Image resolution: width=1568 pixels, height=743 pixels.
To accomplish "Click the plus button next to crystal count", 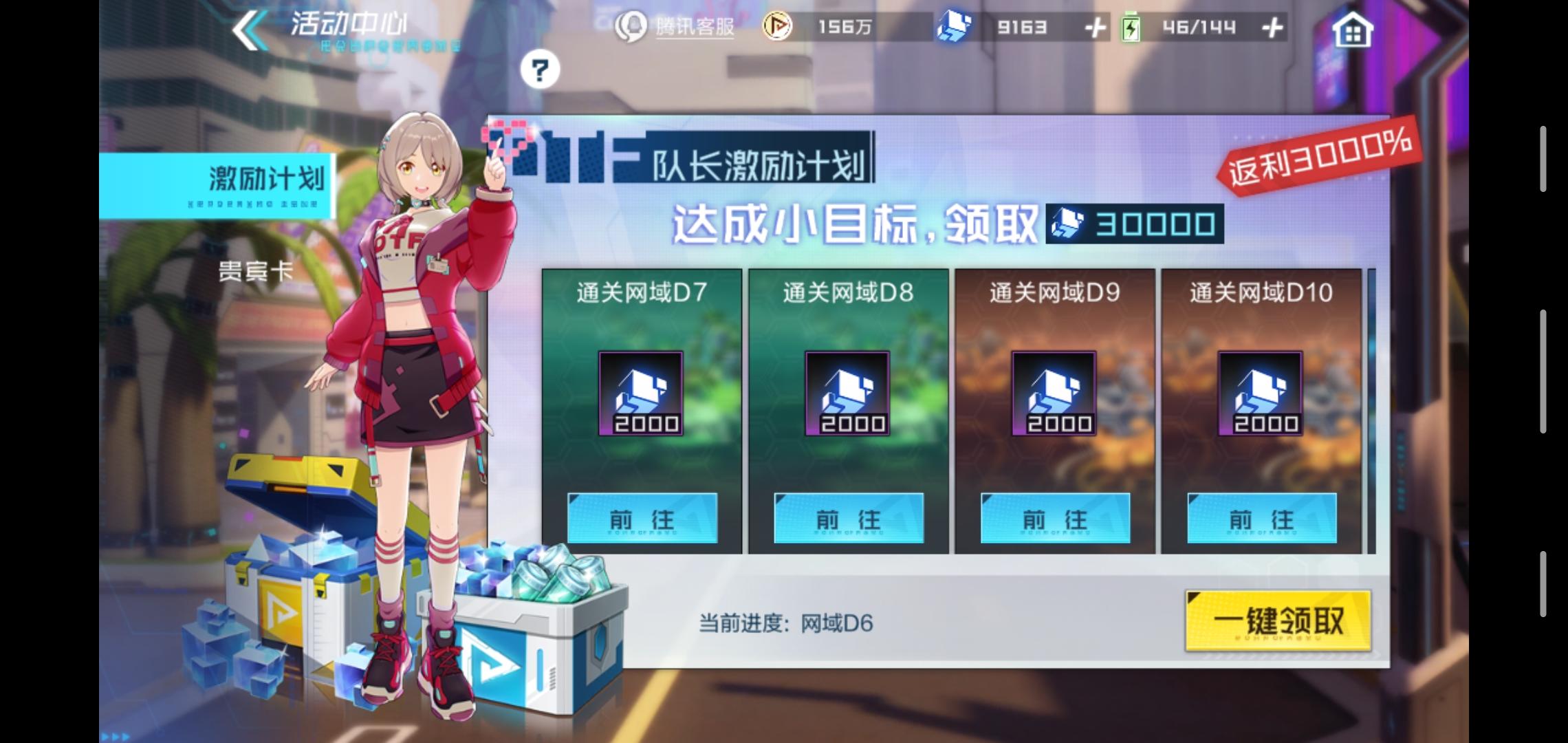I will [x=1093, y=28].
